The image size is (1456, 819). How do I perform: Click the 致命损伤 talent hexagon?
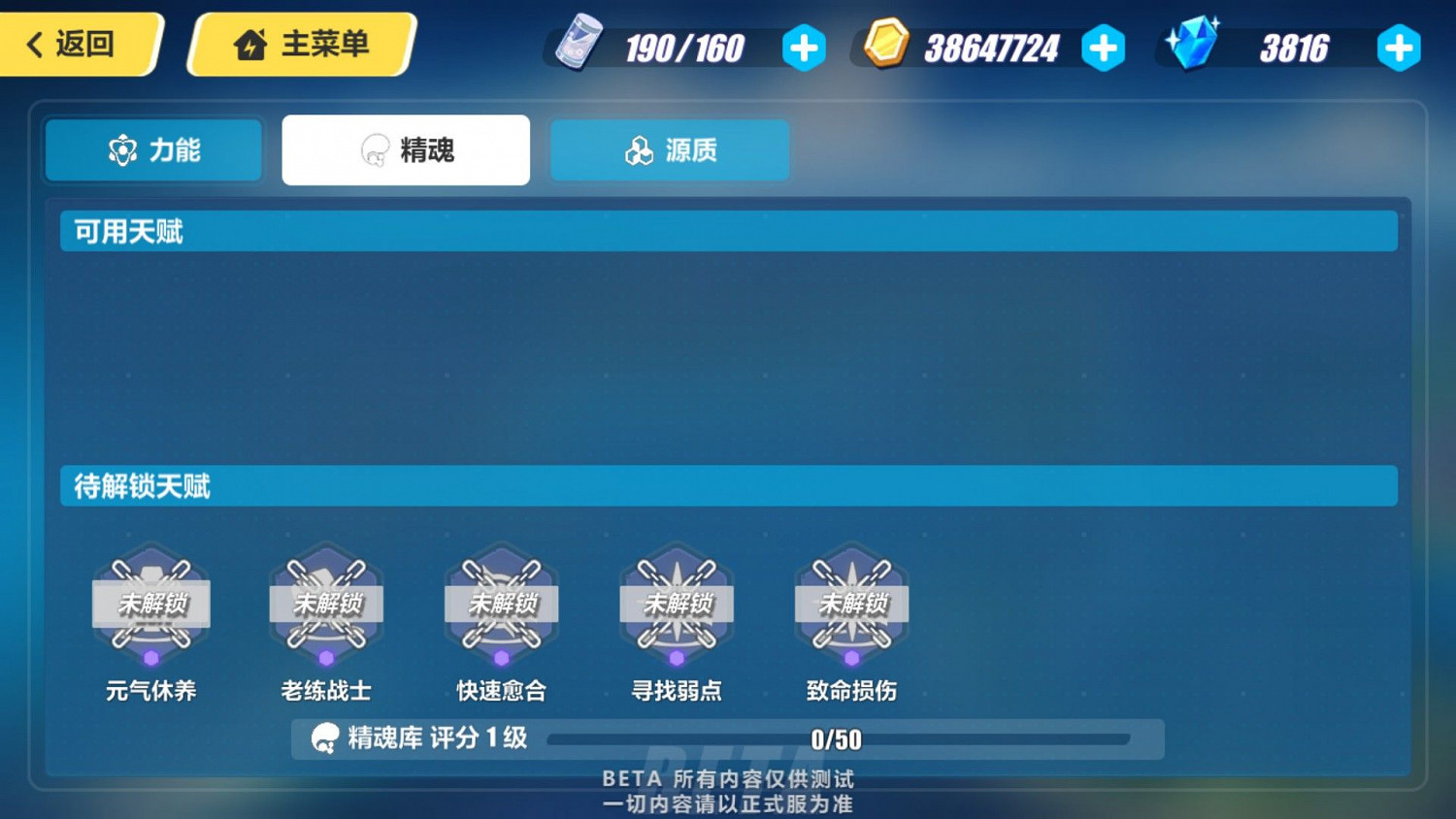click(x=851, y=604)
